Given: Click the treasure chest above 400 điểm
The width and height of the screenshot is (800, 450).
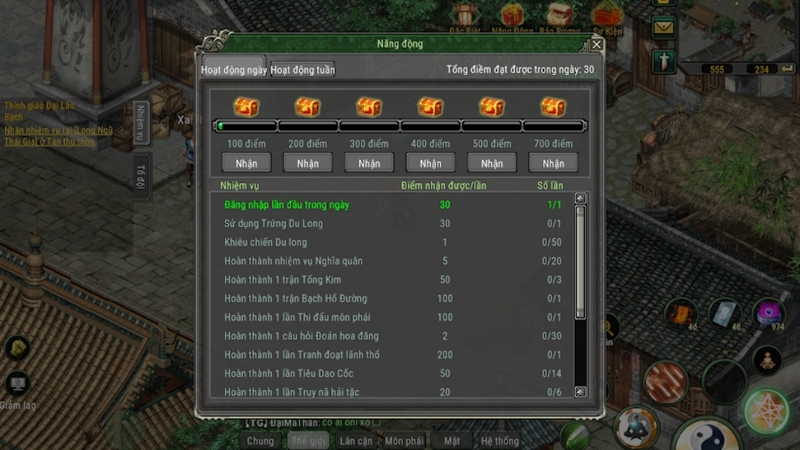Looking at the screenshot, I should click(x=430, y=107).
